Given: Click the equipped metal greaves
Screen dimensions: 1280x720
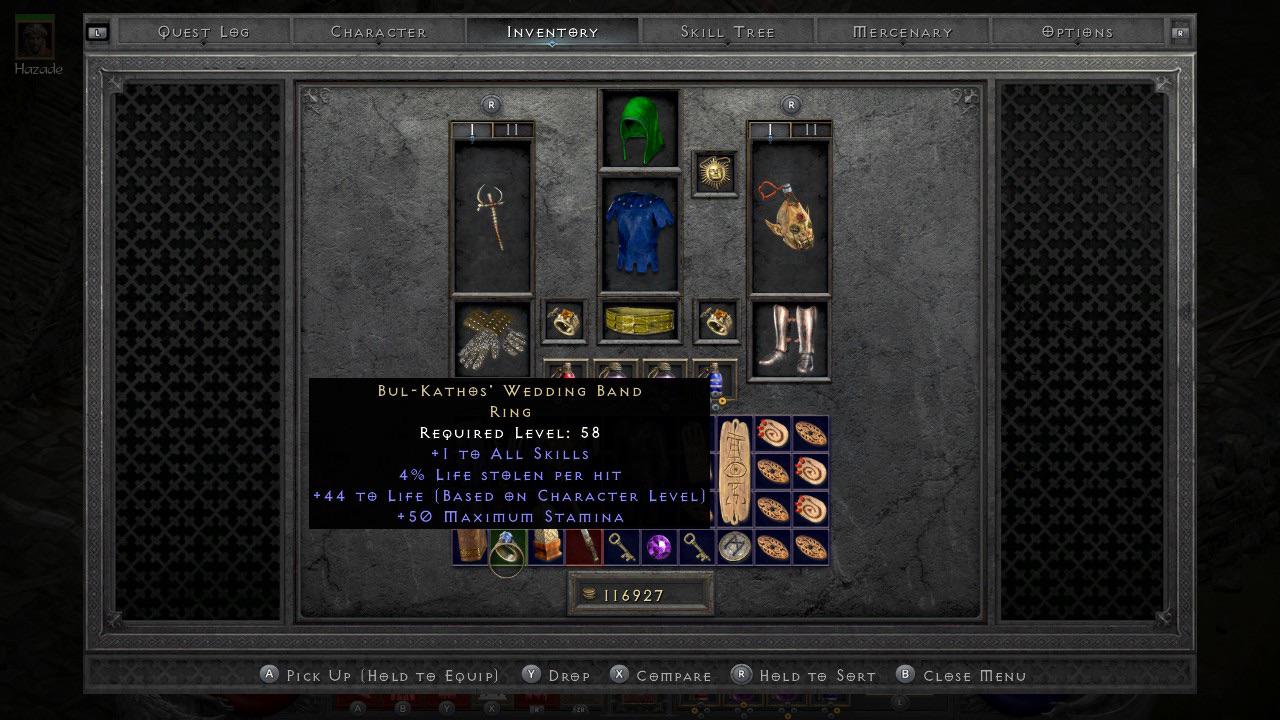Looking at the screenshot, I should pyautogui.click(x=789, y=337).
